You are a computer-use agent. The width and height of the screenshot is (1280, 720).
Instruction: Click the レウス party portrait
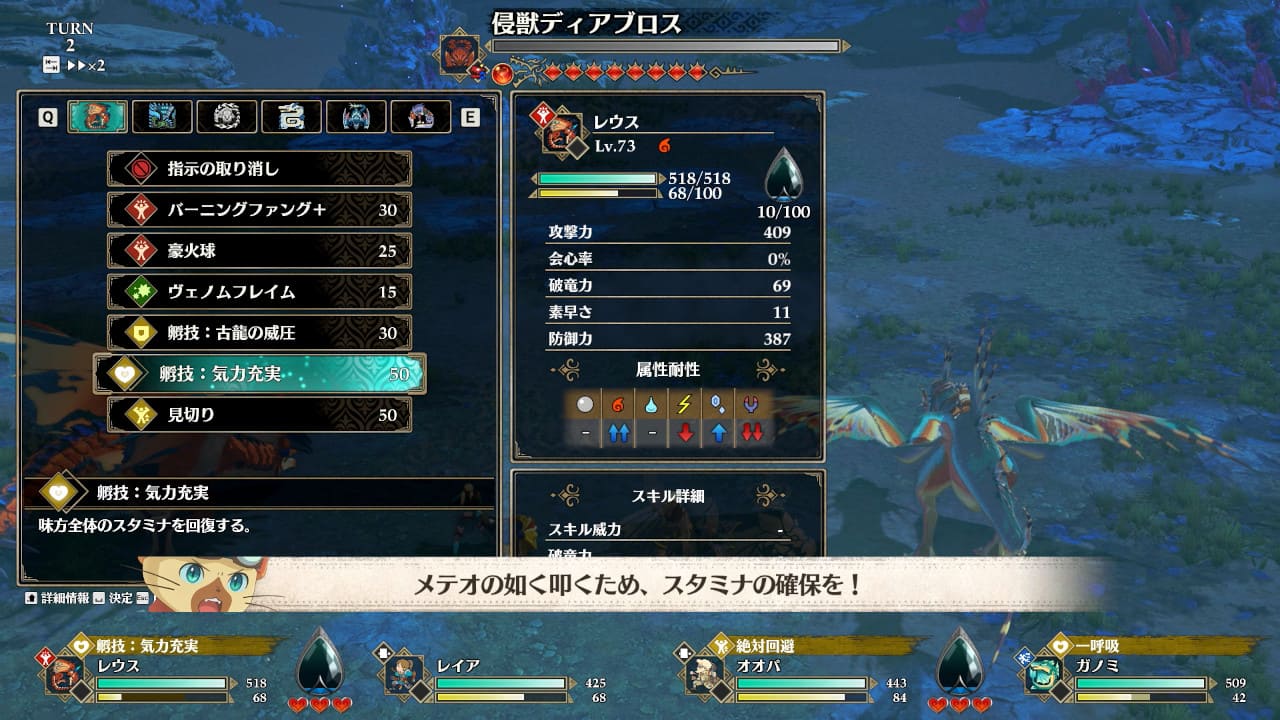click(64, 674)
